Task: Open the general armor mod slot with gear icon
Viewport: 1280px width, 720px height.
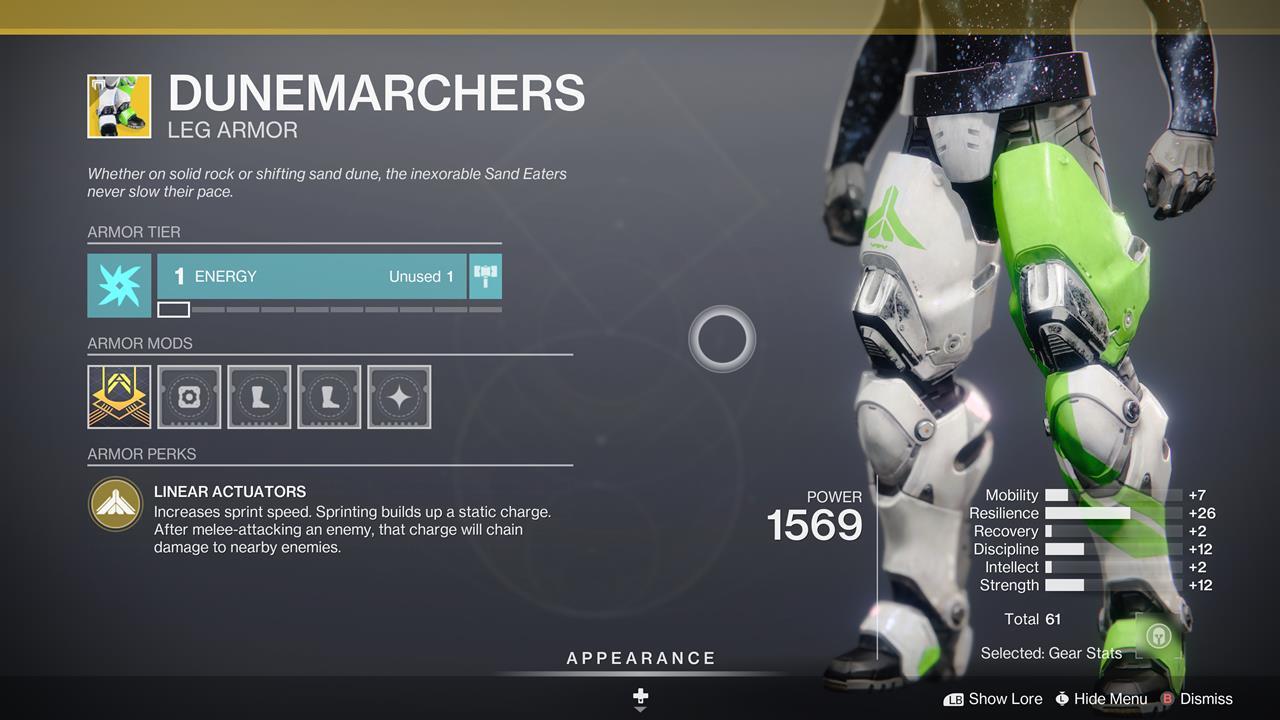Action: pos(189,397)
